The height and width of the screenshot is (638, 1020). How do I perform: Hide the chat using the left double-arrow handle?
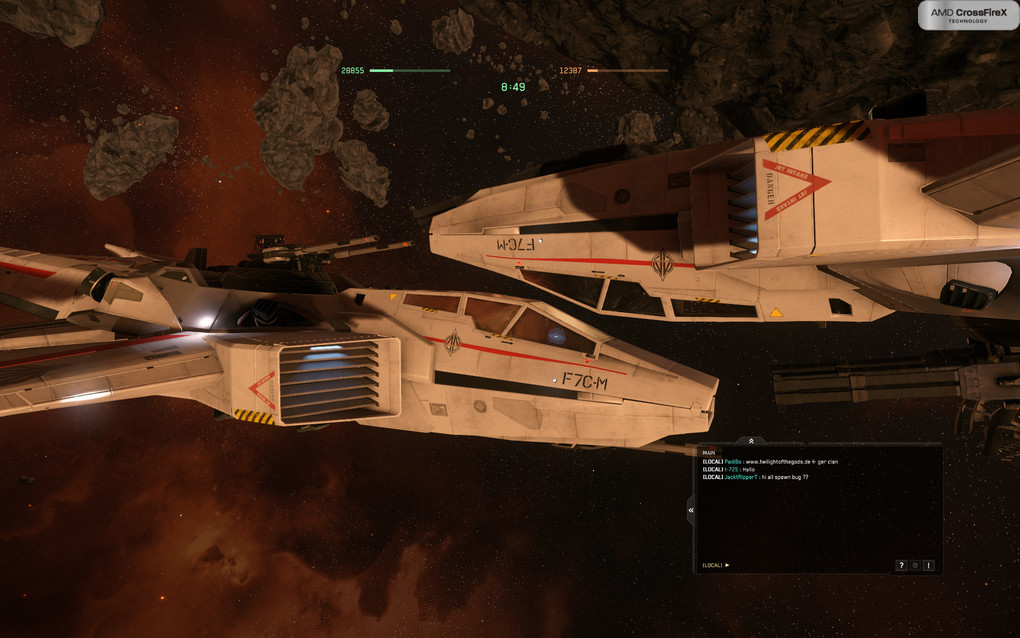pos(690,510)
